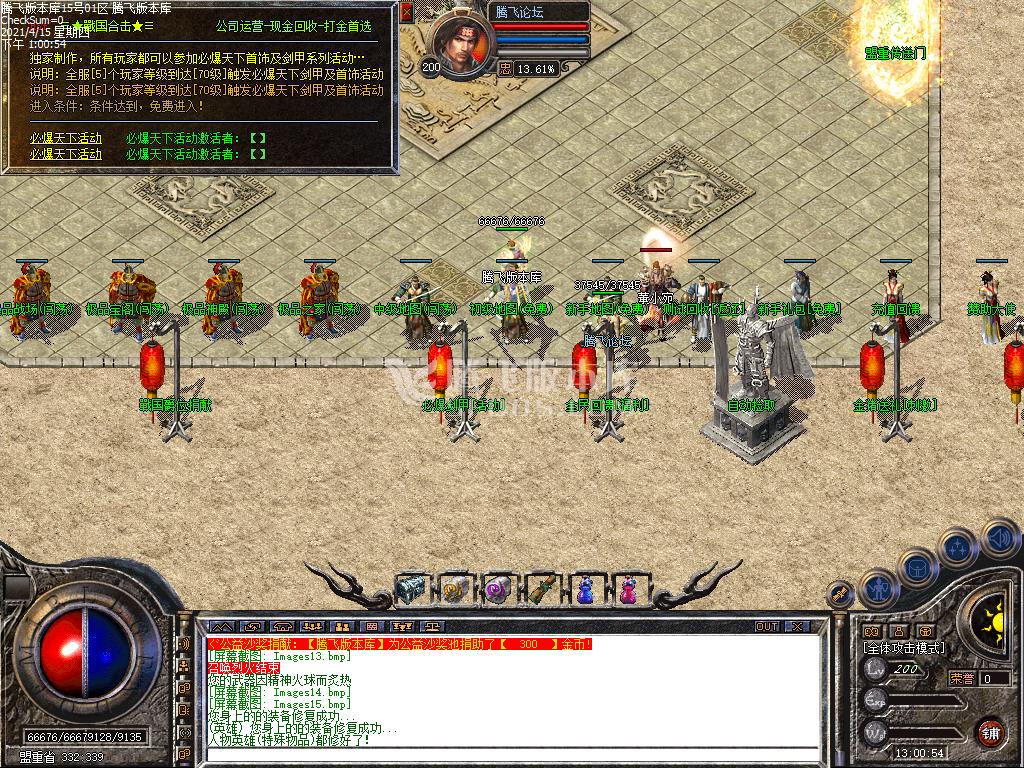Close the chat window with X button
The image size is (1024, 768).
pos(797,627)
